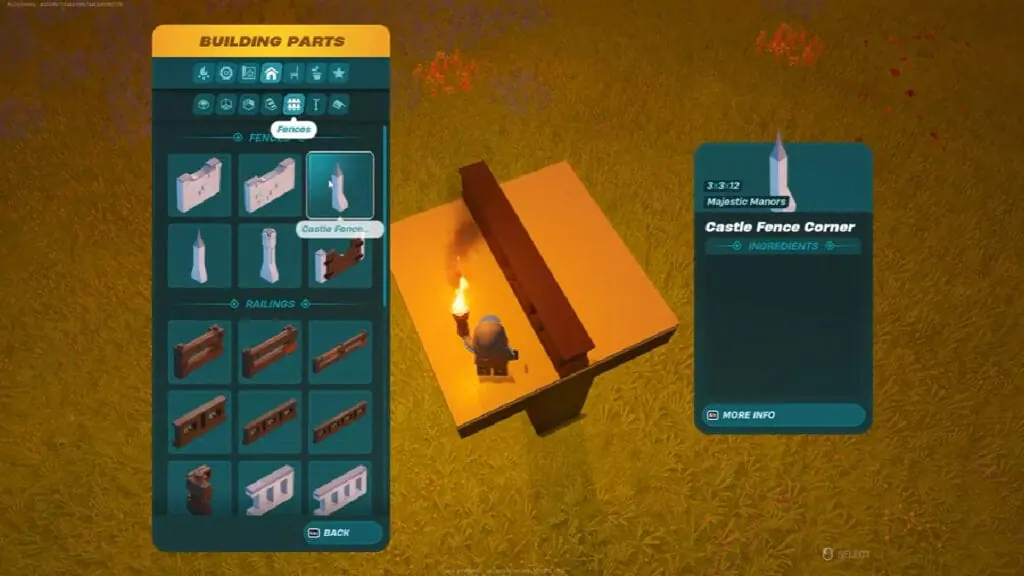This screenshot has width=1024, height=576.
Task: Open More Info for Castle Fence Corner
Action: pos(783,415)
